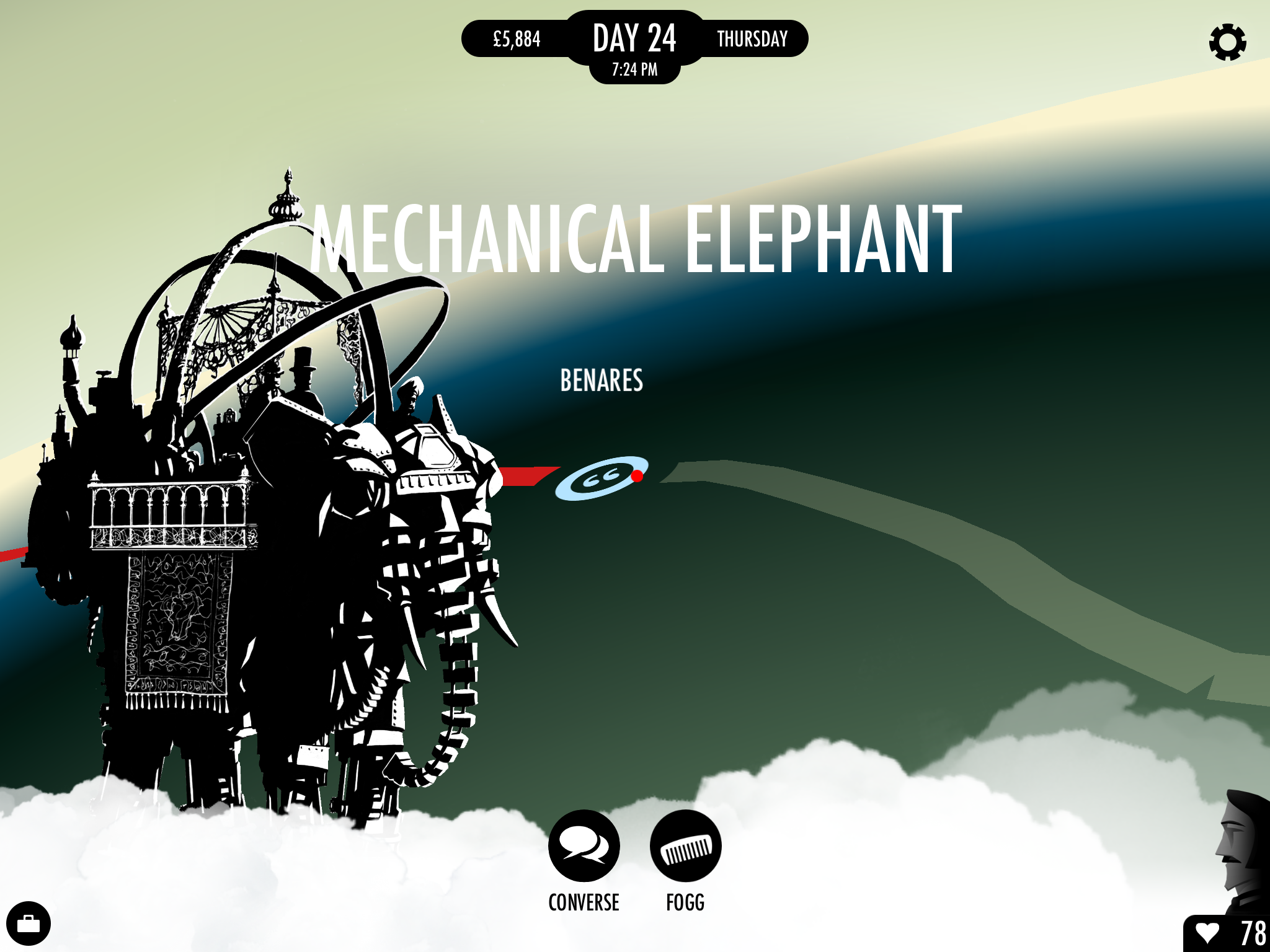Screen dimensions: 1270x952
Task: Expand the Day 24 status panel
Action: click(x=634, y=38)
